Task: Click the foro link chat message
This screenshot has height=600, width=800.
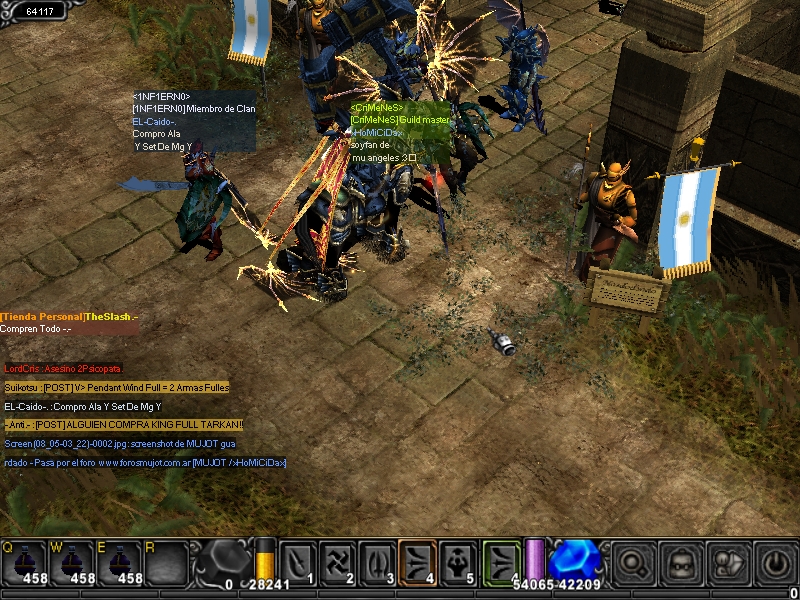Action: click(145, 463)
